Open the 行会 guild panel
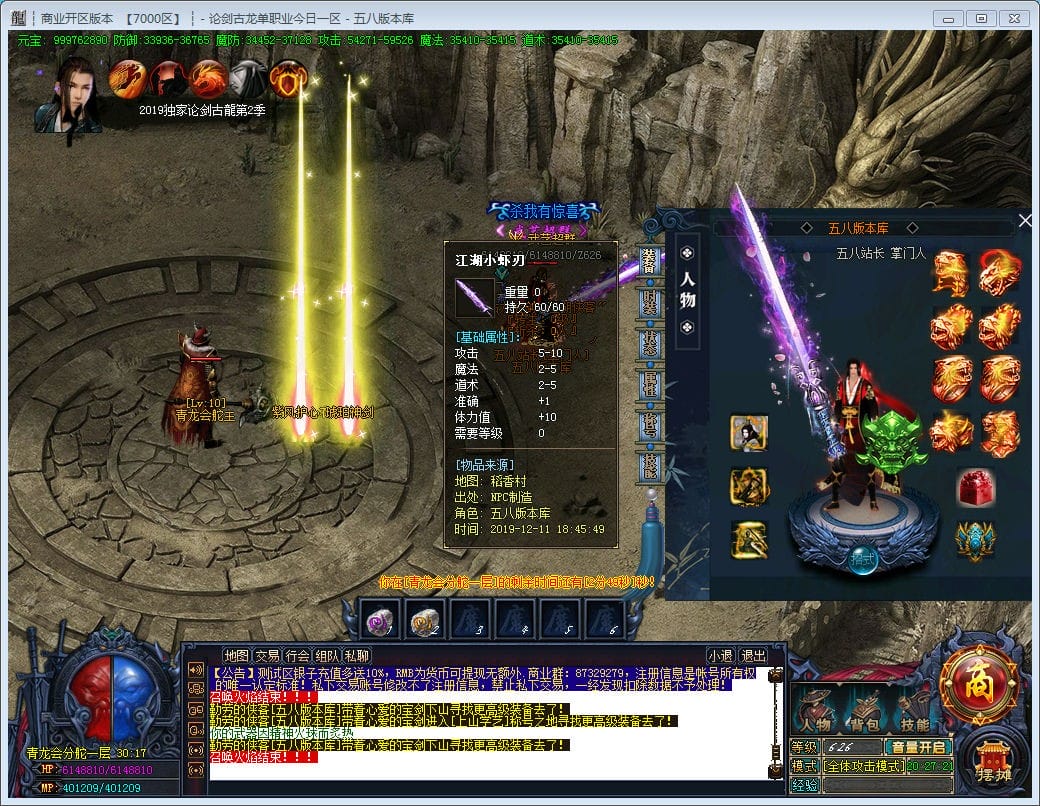1040x806 pixels. [297, 656]
